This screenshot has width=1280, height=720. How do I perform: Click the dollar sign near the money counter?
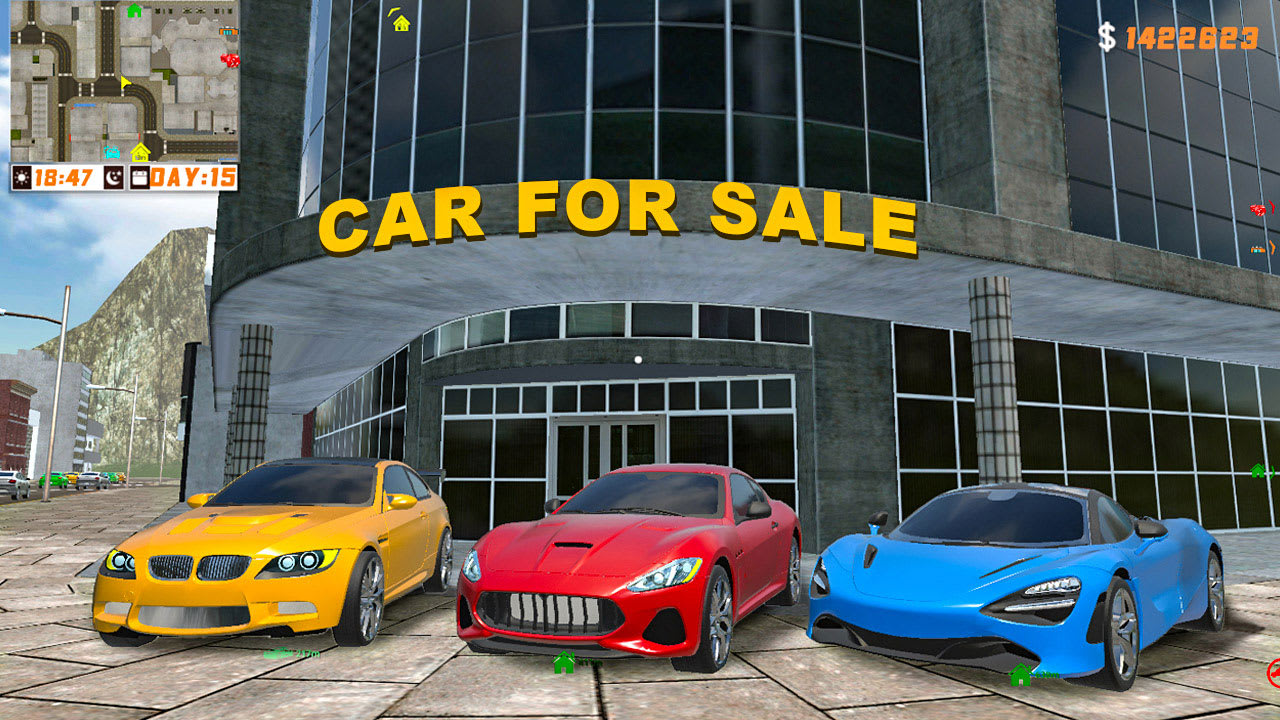pos(1105,37)
